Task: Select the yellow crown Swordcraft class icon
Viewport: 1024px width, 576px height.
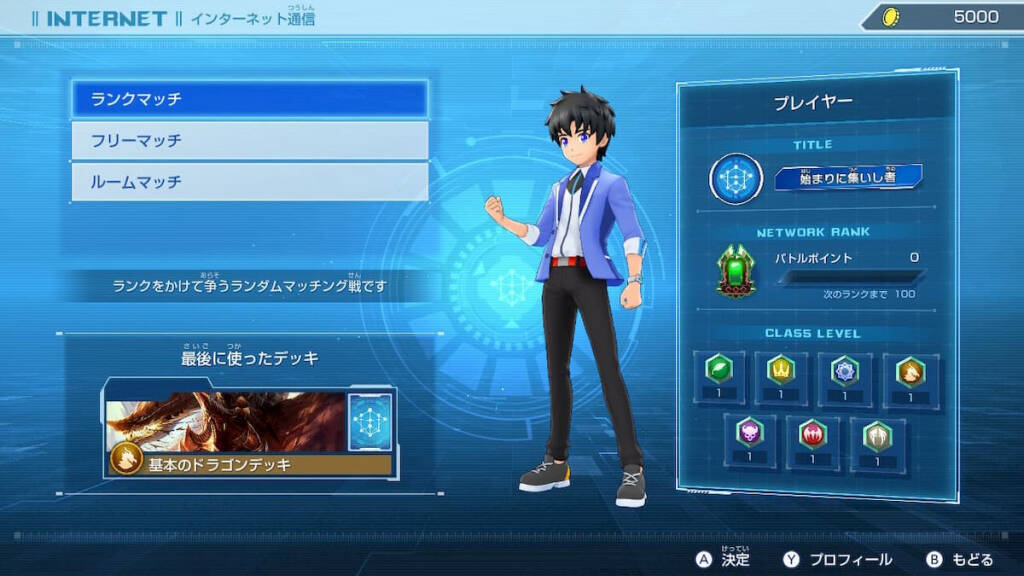Action: (782, 370)
